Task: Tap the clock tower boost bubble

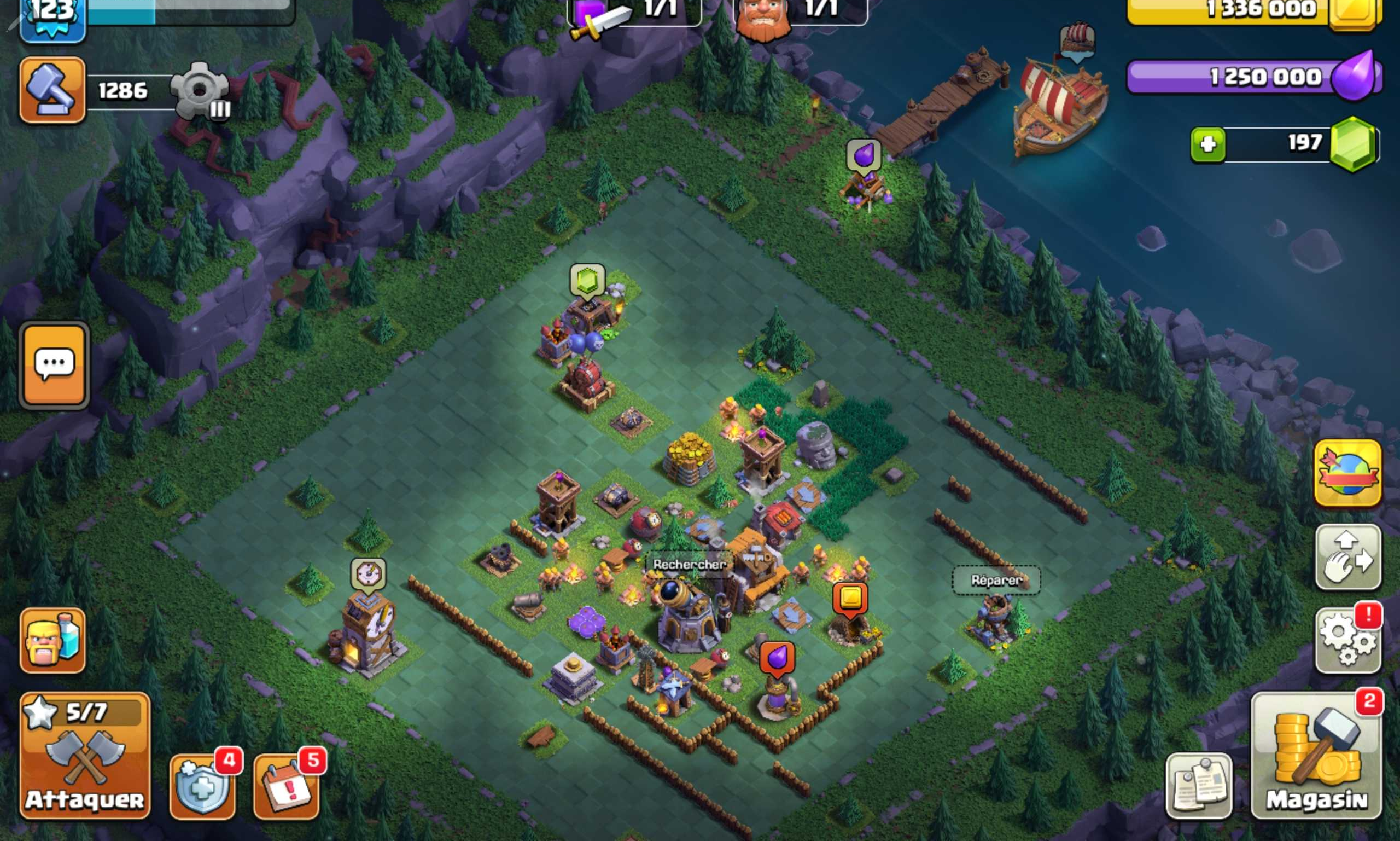Action: tap(368, 574)
